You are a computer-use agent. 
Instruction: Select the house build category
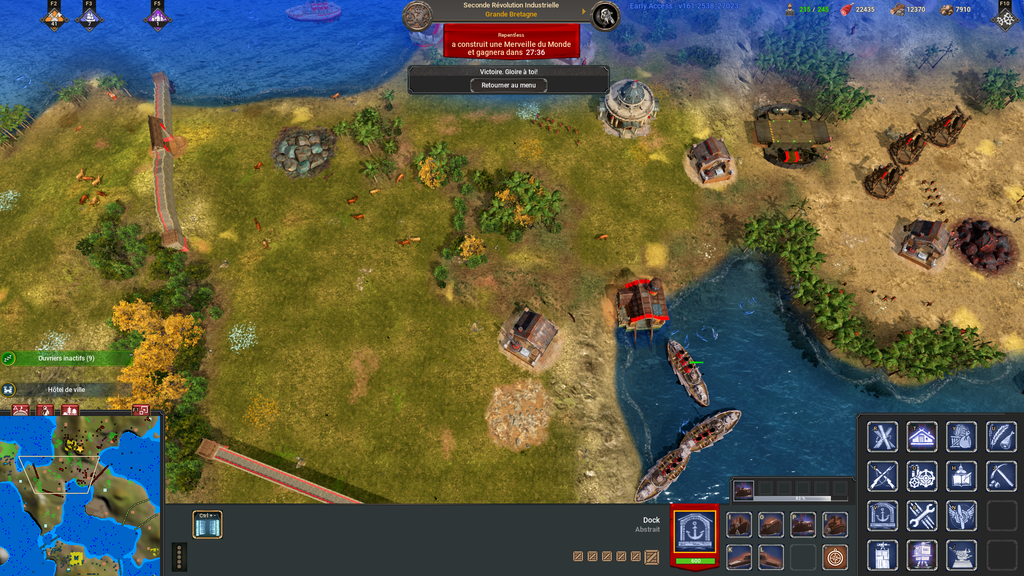[x=922, y=437]
